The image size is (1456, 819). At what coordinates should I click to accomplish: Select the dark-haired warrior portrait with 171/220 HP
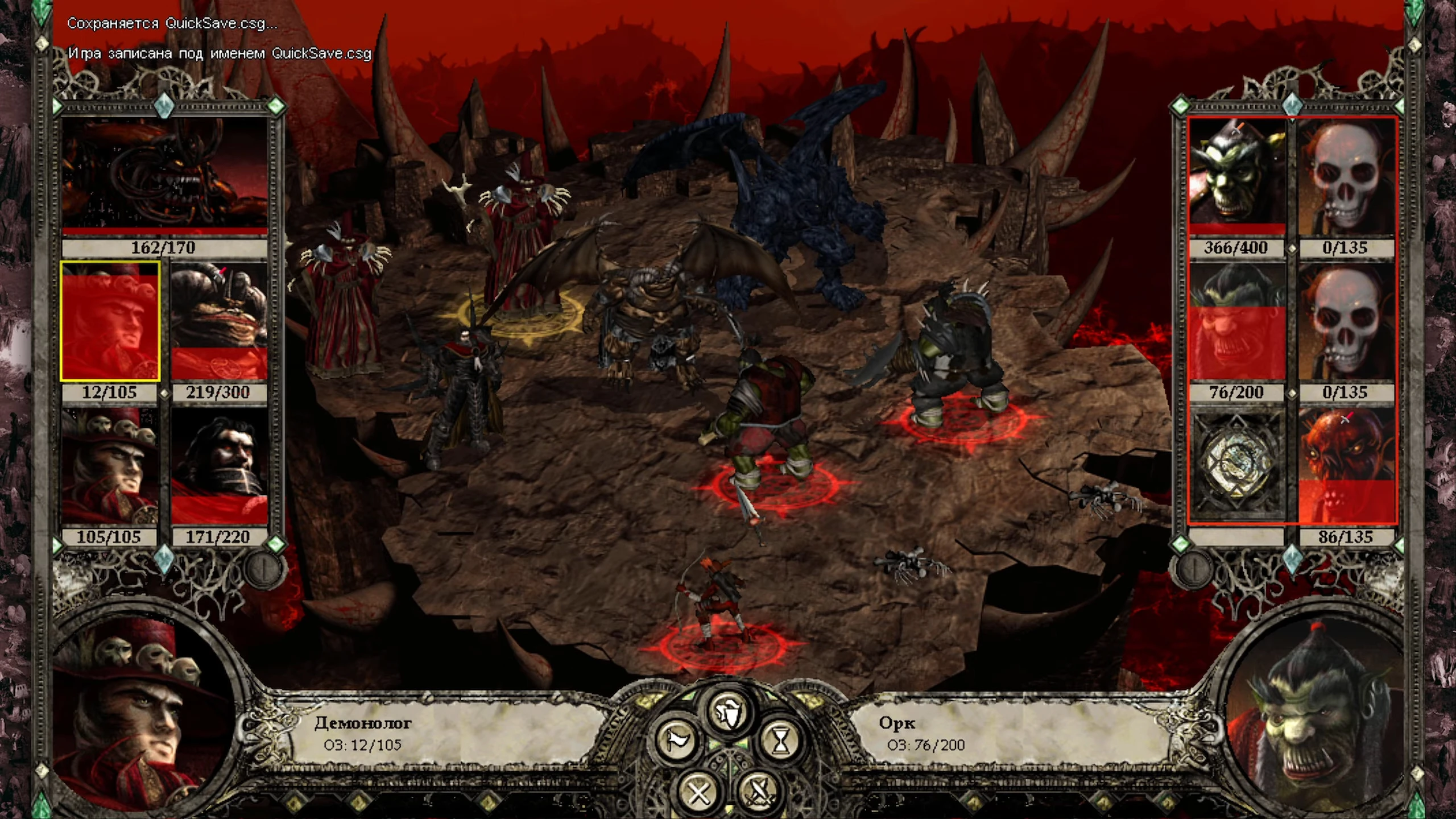click(219, 466)
